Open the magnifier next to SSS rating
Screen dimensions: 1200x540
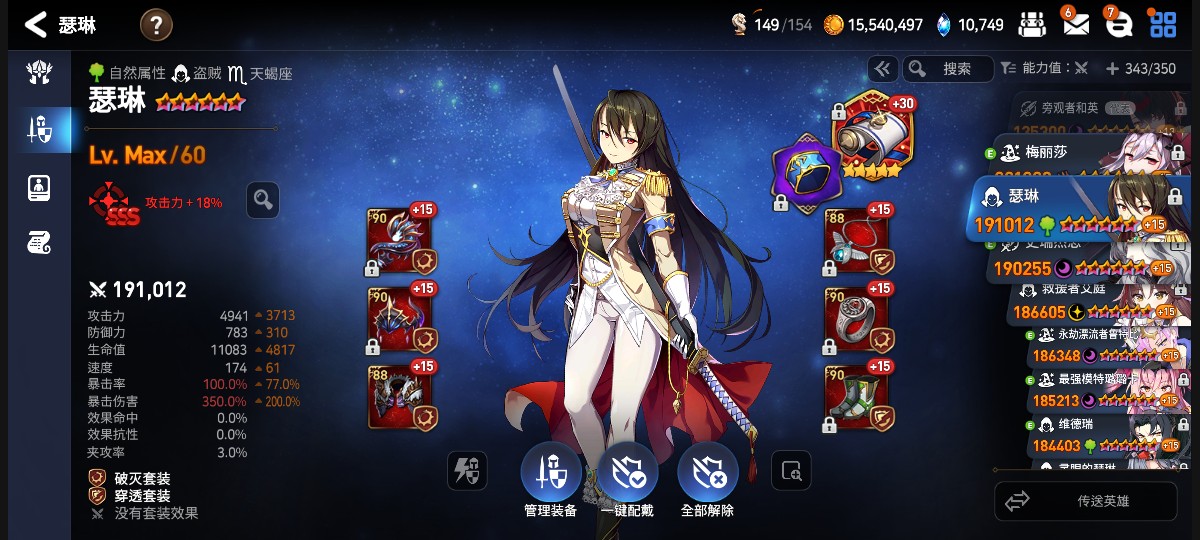(262, 200)
